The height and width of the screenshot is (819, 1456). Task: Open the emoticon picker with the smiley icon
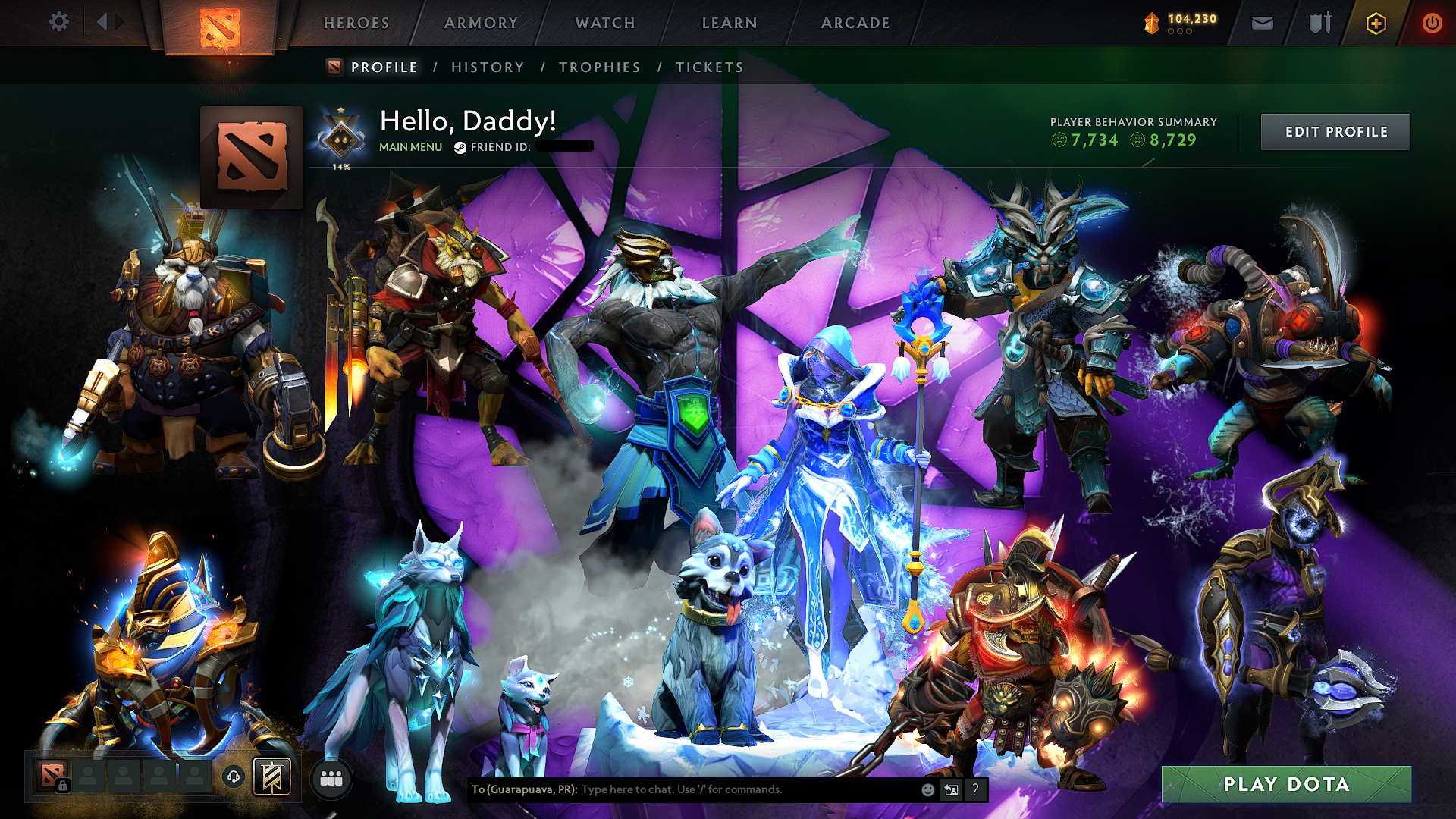(928, 789)
